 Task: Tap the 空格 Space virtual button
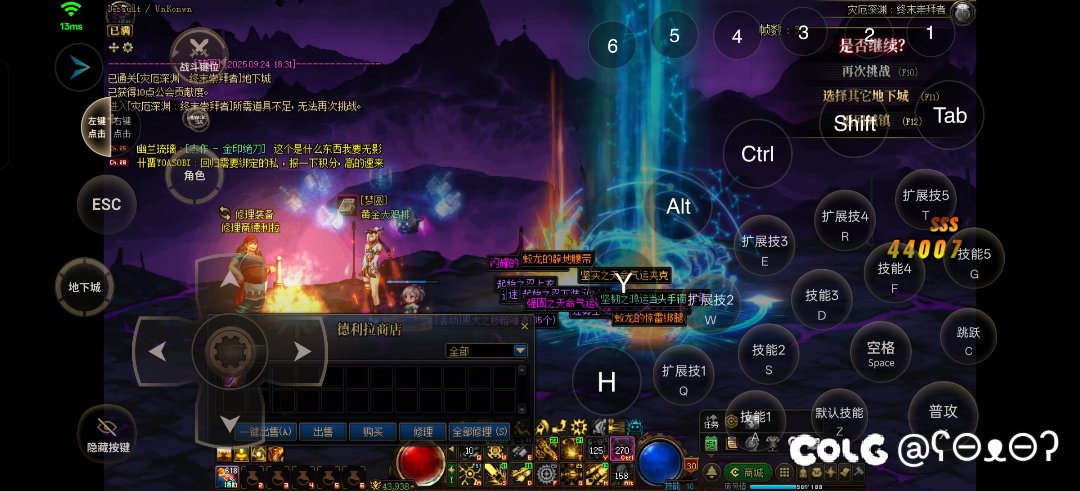coord(881,353)
